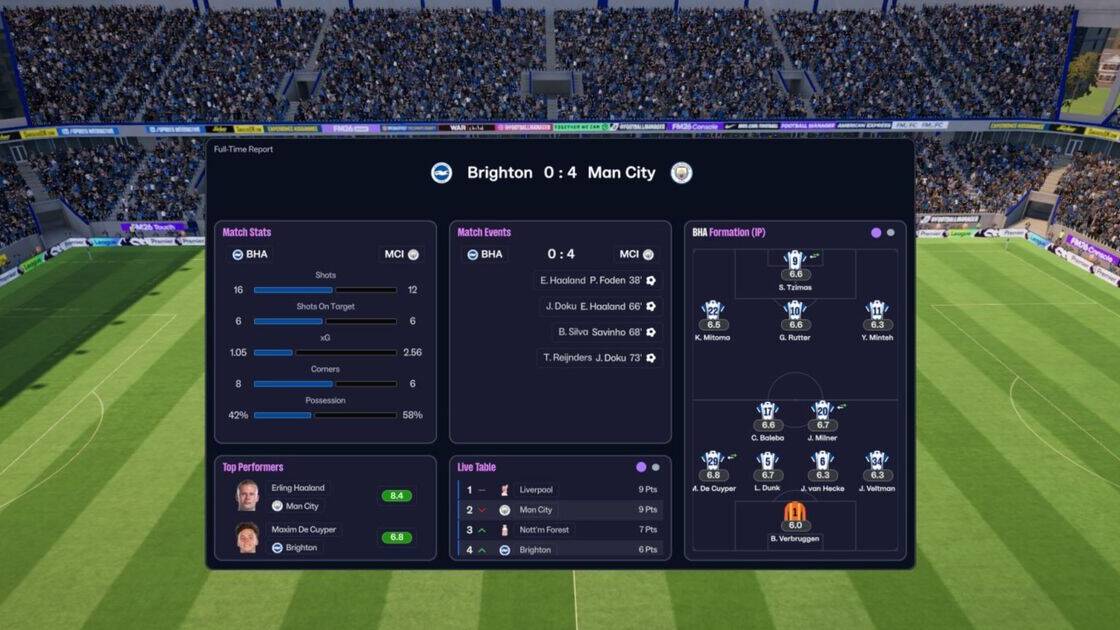This screenshot has height=630, width=1120.
Task: Select the Nott'm Forest row in Live Table
Action: (x=560, y=530)
